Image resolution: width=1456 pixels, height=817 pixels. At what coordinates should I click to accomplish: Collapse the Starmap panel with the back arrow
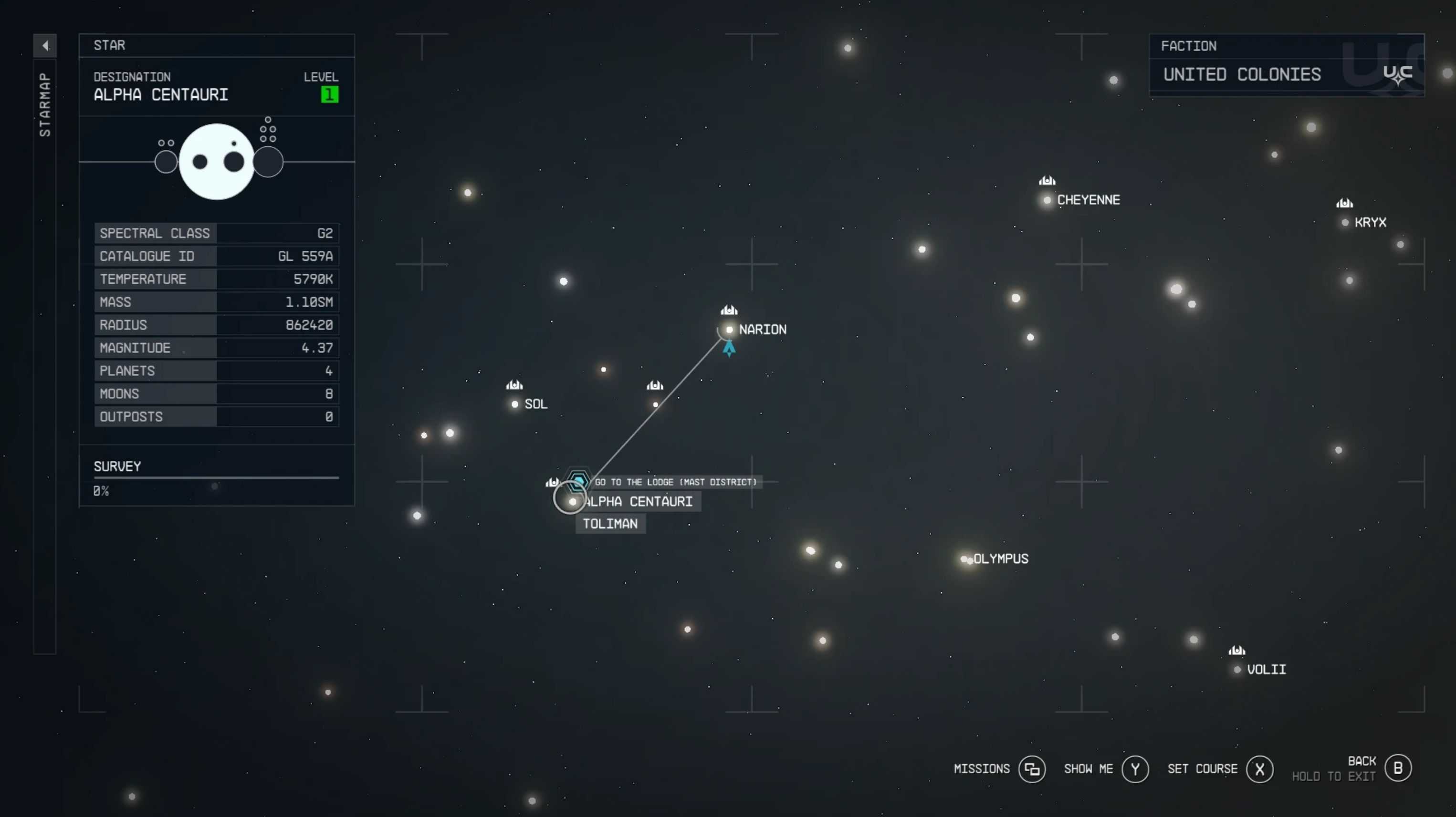coord(45,45)
